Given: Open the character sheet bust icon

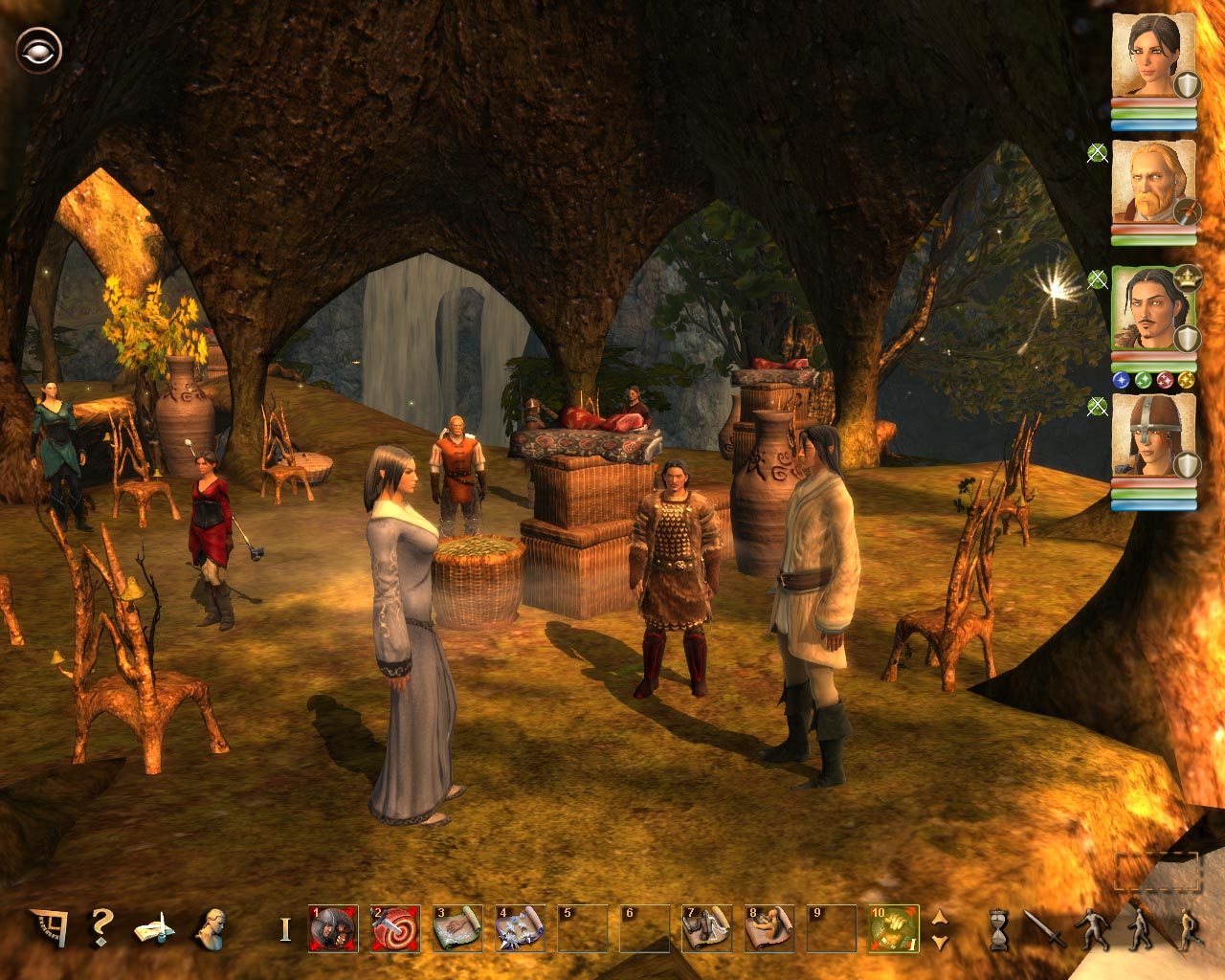Looking at the screenshot, I should [x=210, y=927].
